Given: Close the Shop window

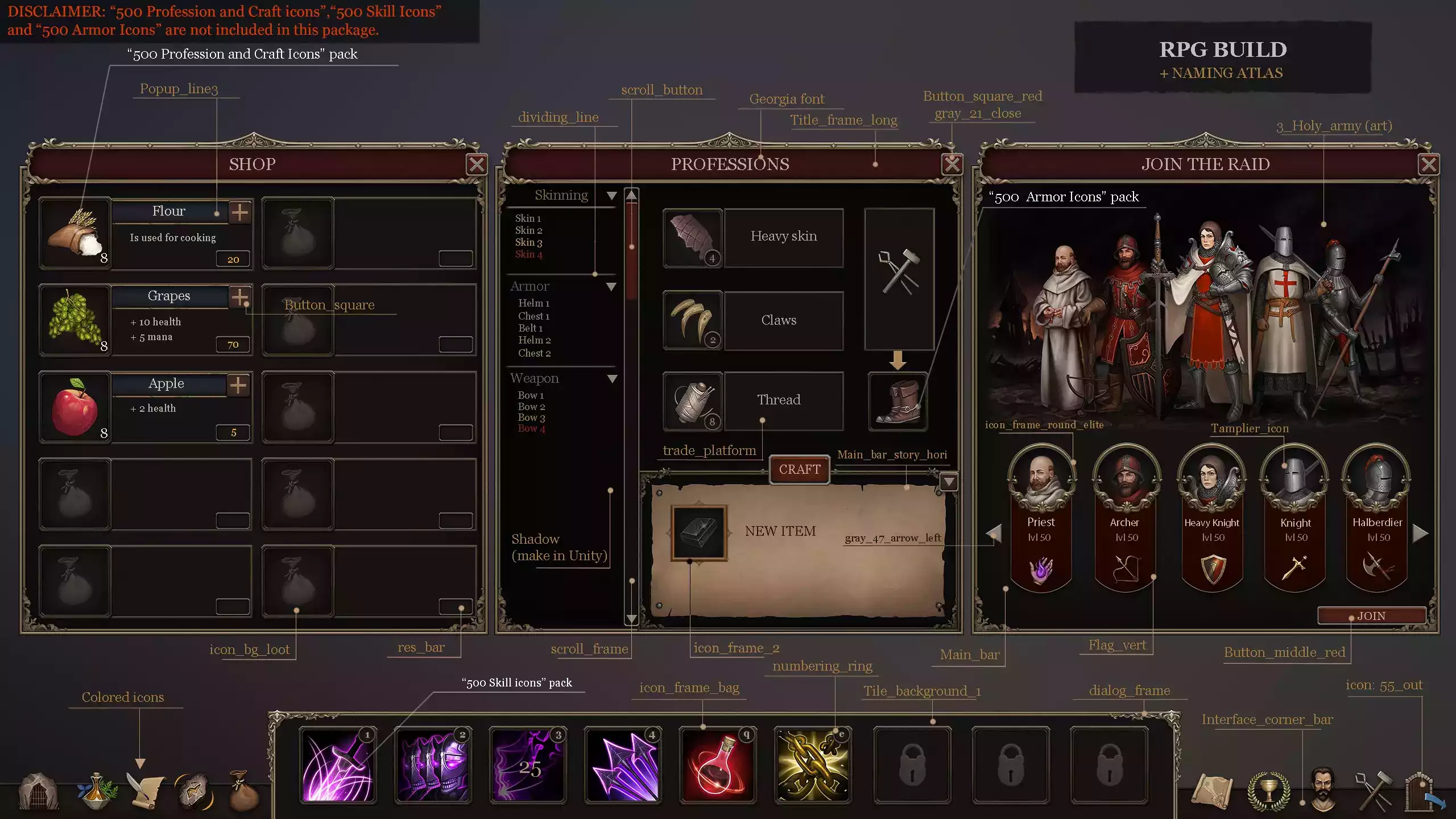Looking at the screenshot, I should (477, 164).
